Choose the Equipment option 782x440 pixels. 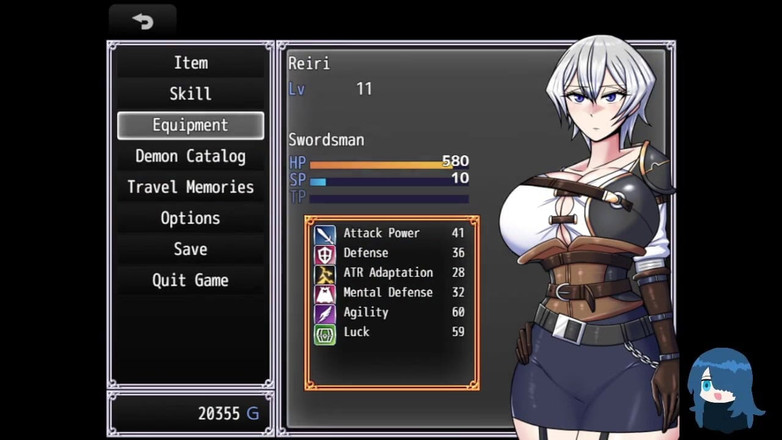190,125
